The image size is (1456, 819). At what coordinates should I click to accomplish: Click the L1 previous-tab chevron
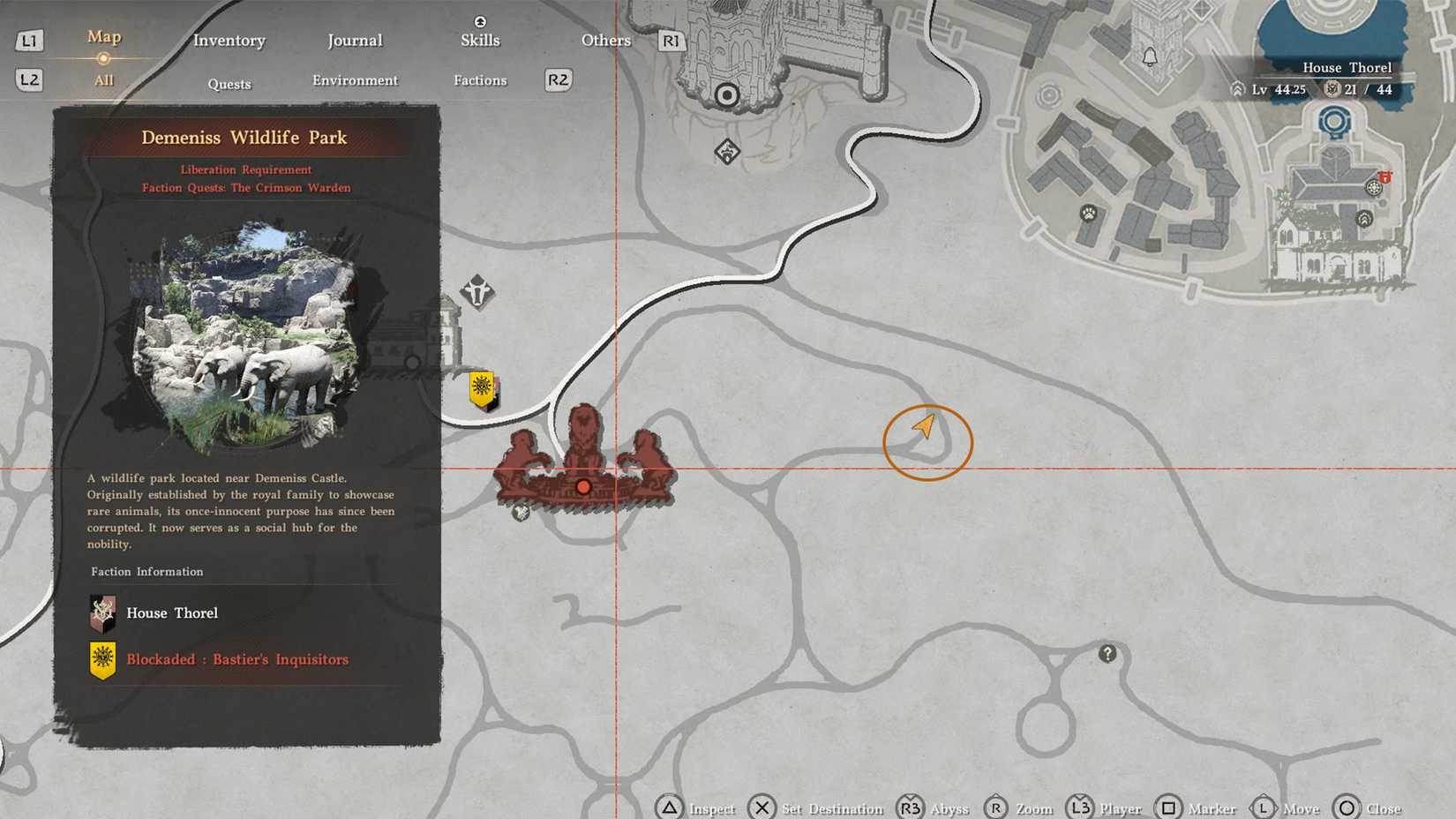(29, 41)
